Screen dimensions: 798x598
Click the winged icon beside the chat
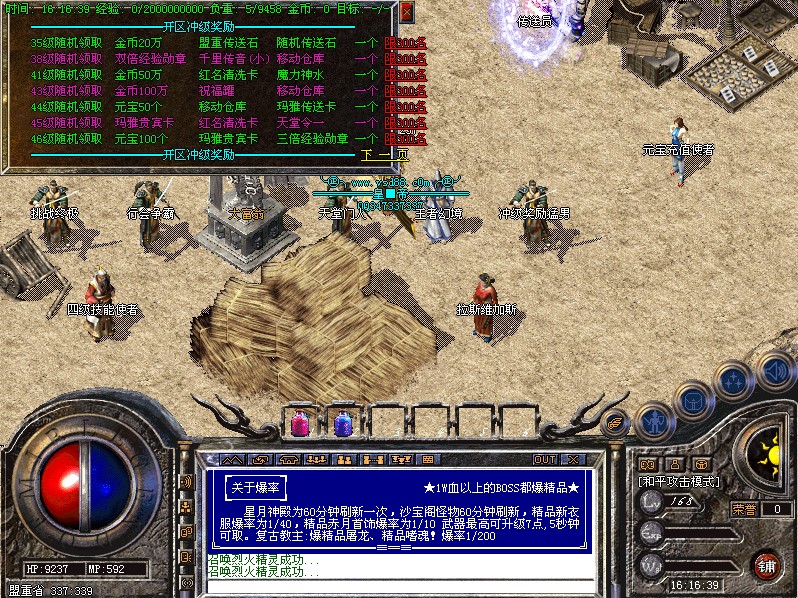click(615, 421)
